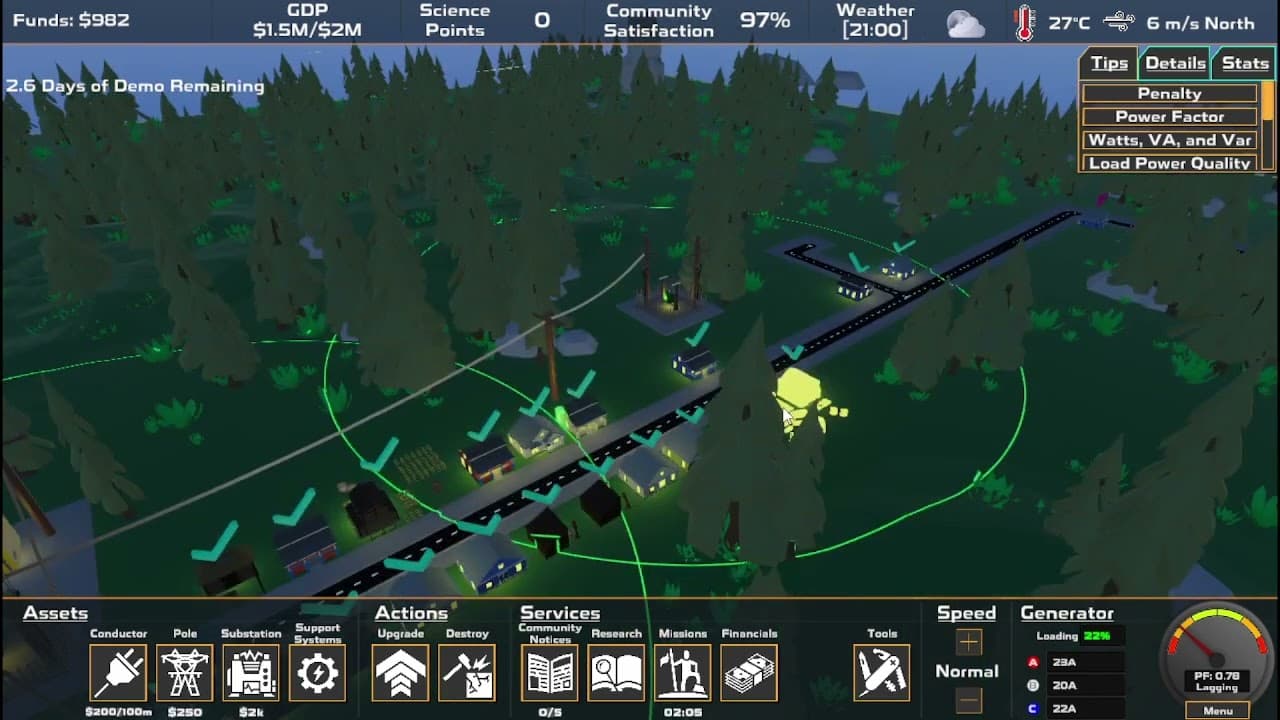Select the Watts, VA, and Var tip
The height and width of the screenshot is (720, 1280).
1169,140
